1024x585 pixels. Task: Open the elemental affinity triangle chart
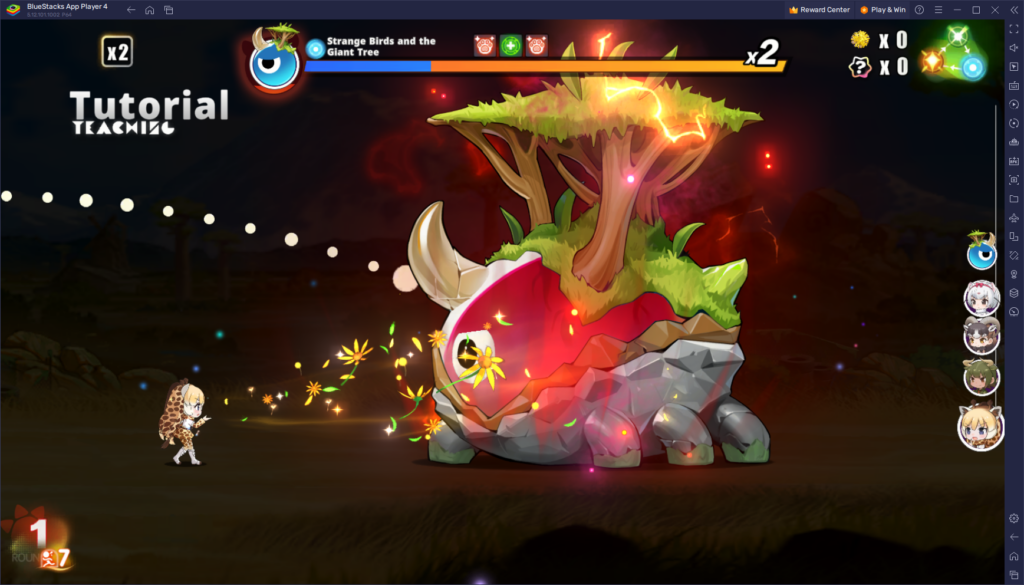coord(954,54)
